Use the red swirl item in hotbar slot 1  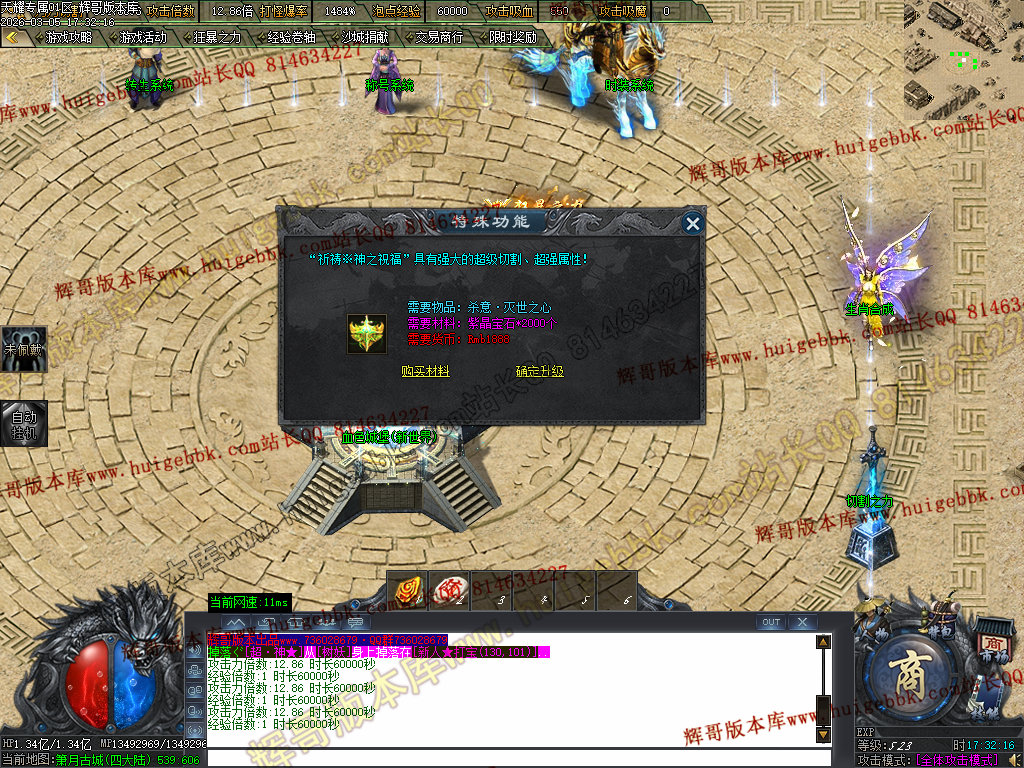(407, 590)
